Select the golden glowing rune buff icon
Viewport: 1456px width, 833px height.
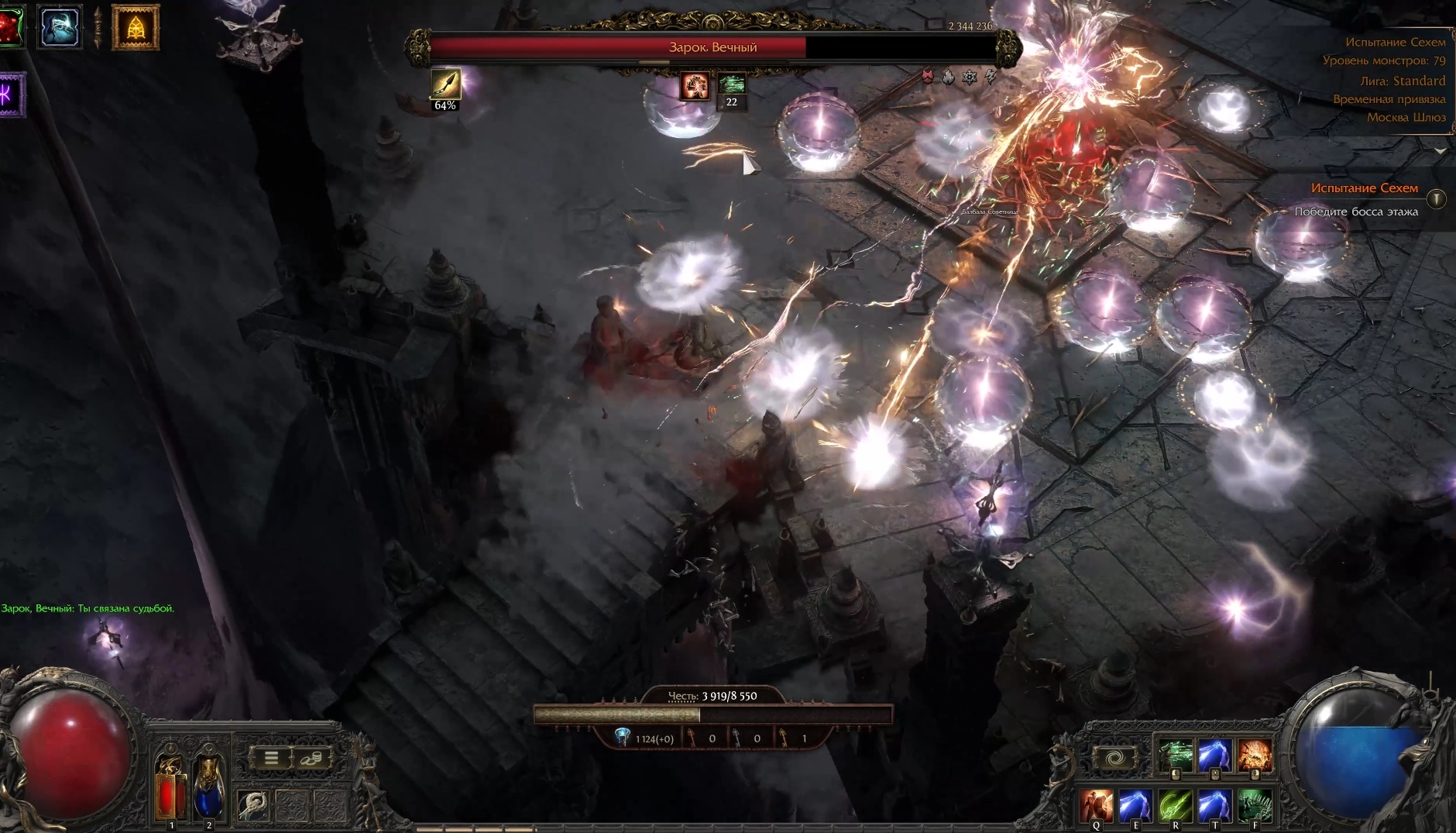coord(136,28)
